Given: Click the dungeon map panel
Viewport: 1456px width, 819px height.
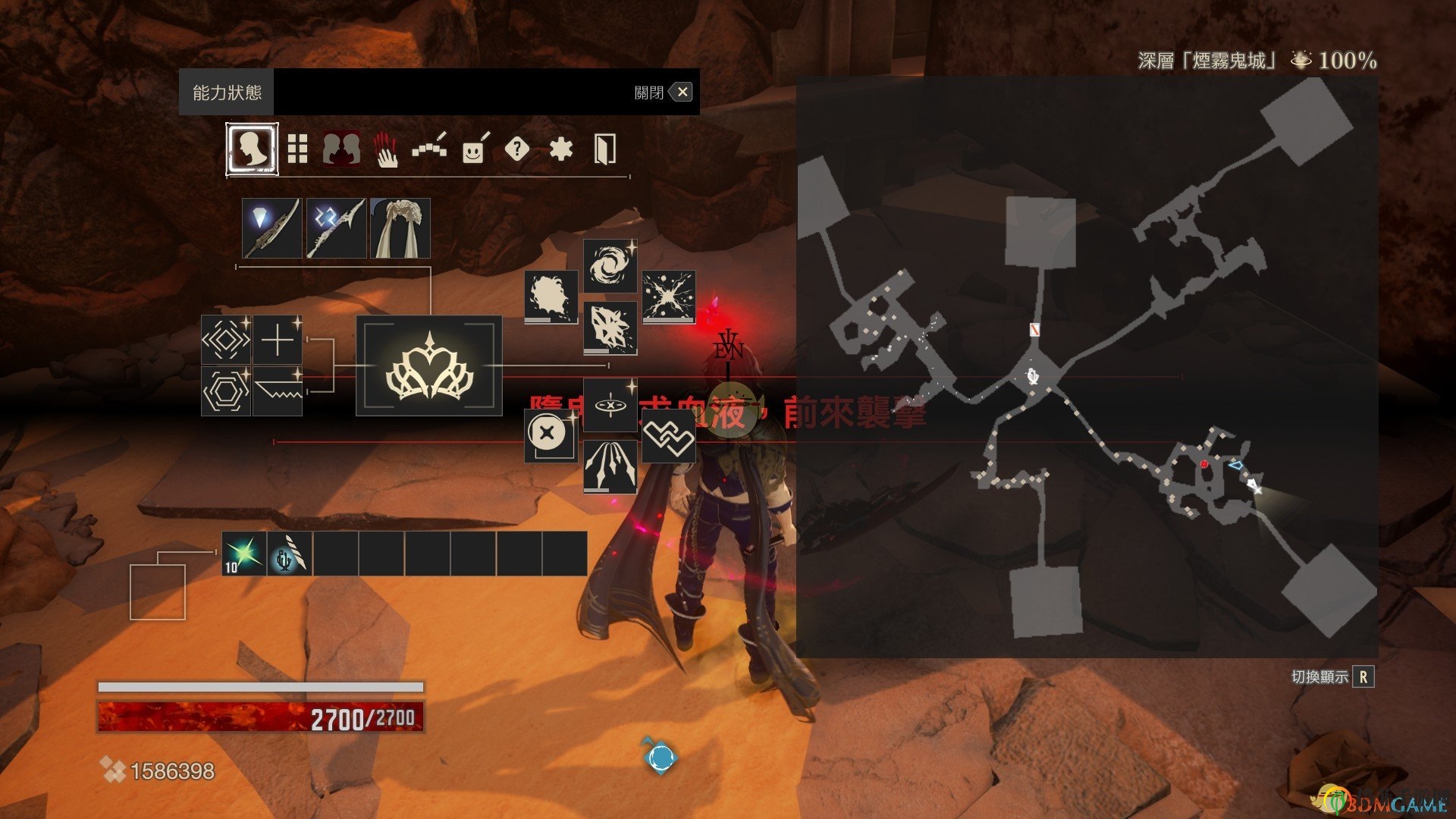Looking at the screenshot, I should pos(1087,366).
